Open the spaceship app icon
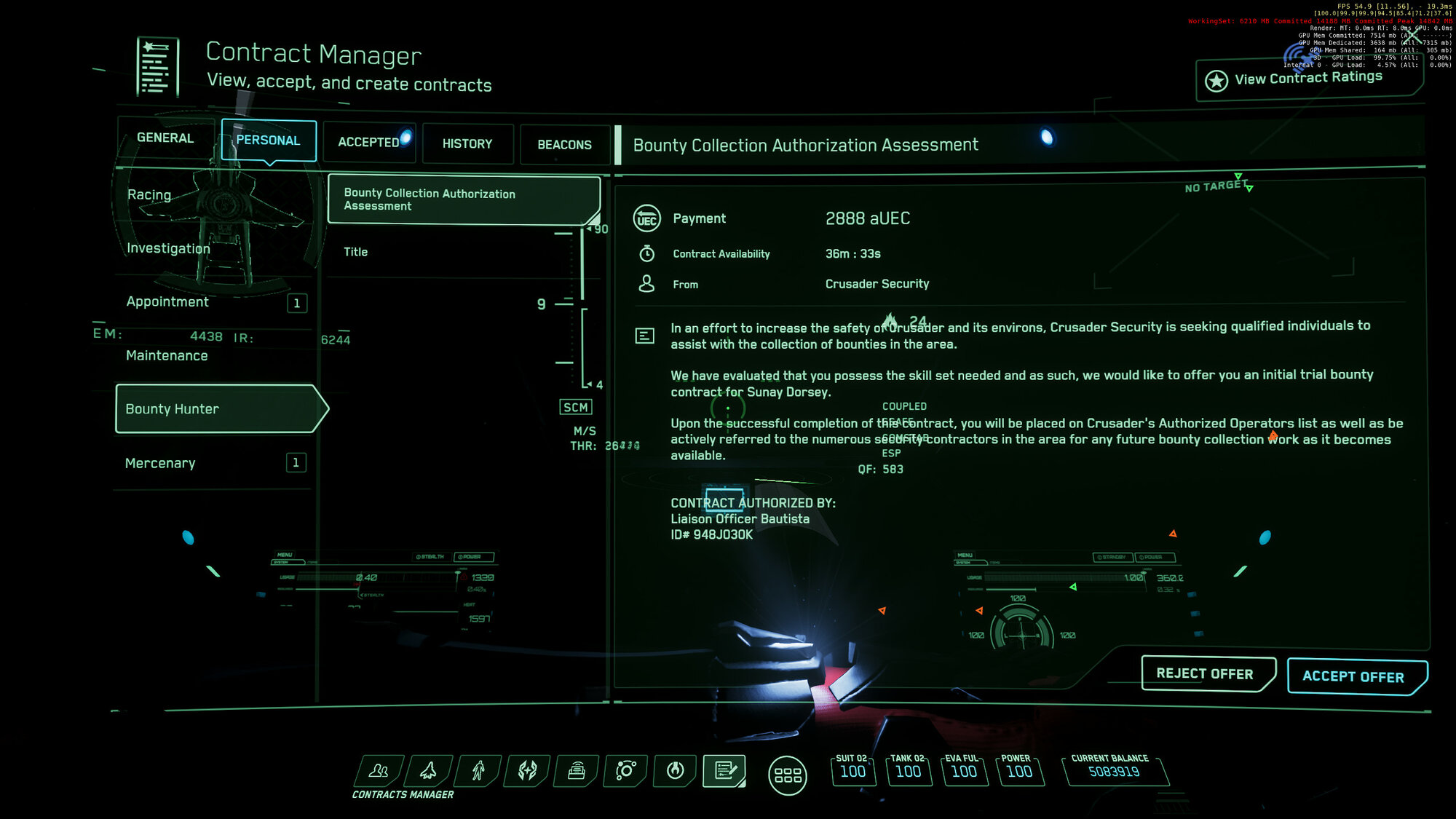Screen dimensions: 1456x819 point(429,770)
